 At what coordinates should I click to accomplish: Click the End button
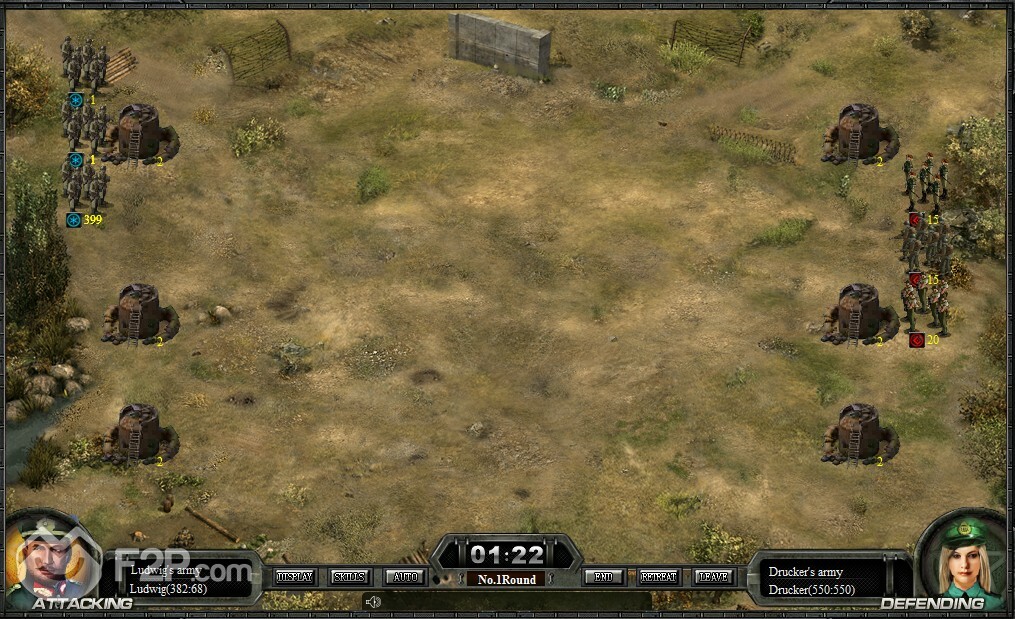604,577
